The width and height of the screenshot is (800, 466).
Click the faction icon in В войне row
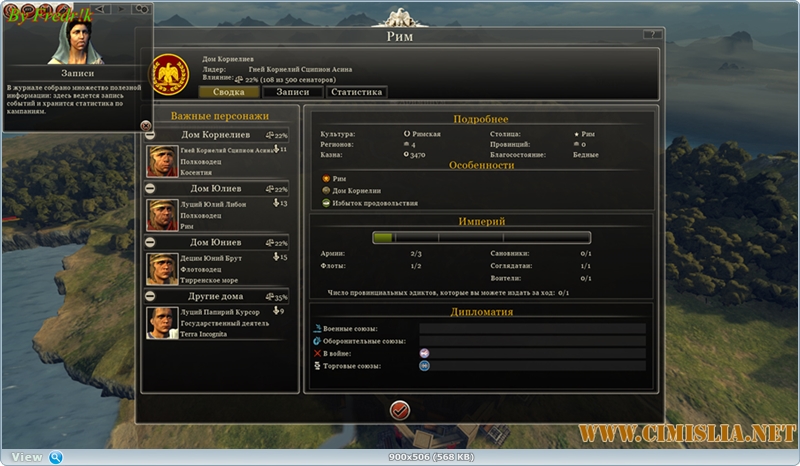coord(424,353)
